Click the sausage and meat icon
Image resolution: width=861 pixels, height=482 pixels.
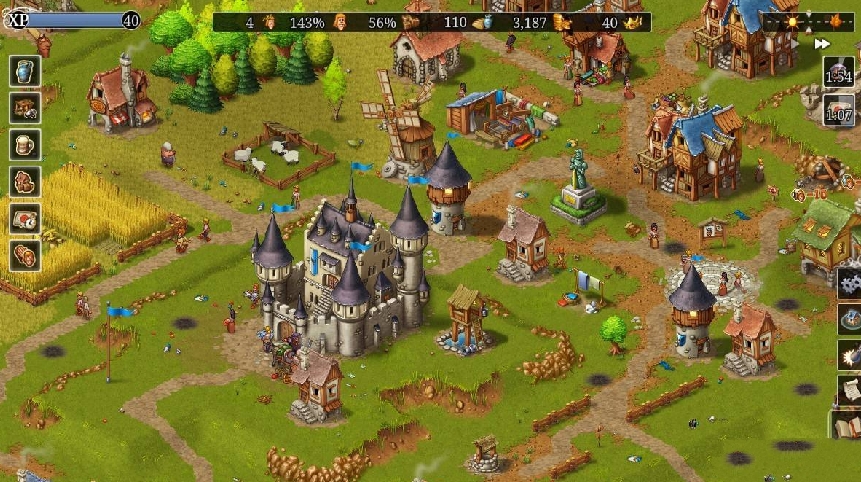pos(24,255)
